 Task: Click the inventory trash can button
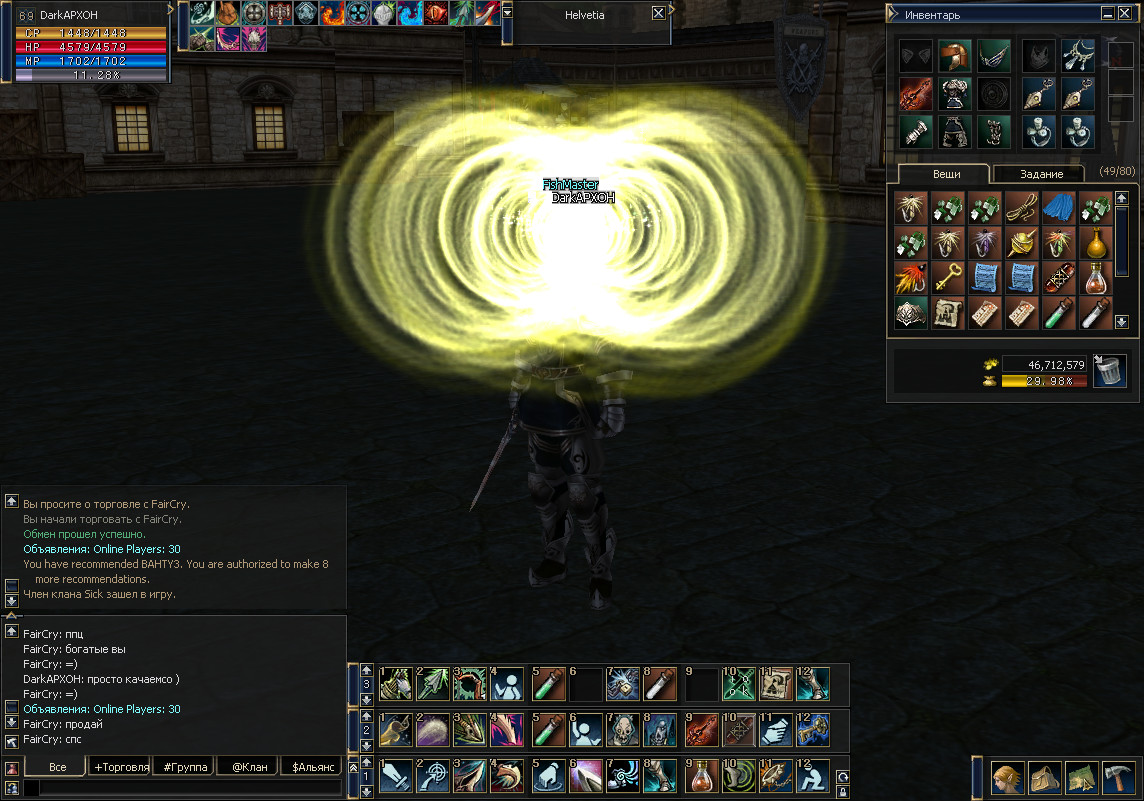point(1108,371)
